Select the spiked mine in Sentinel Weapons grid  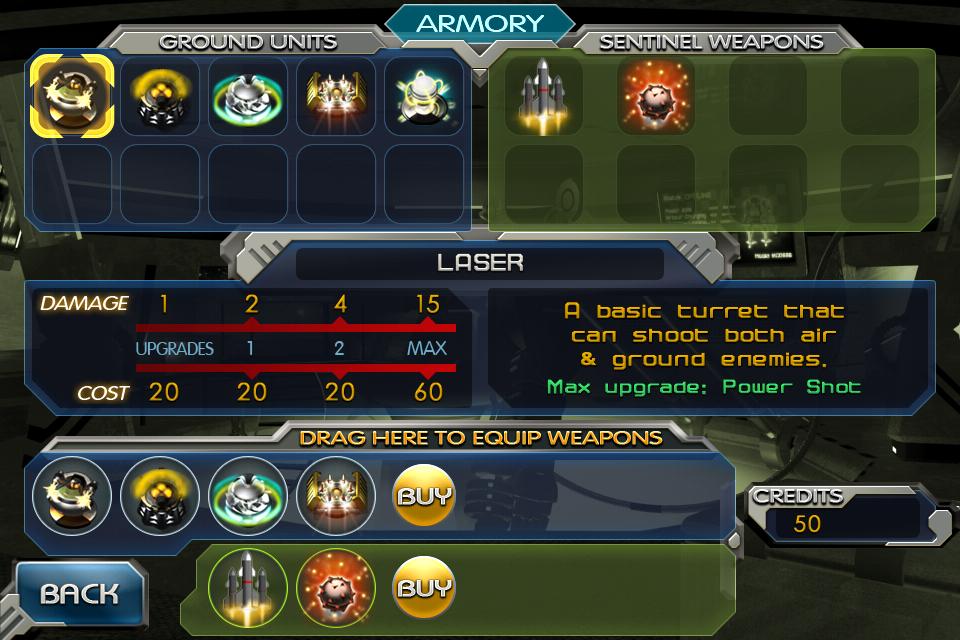[x=656, y=95]
